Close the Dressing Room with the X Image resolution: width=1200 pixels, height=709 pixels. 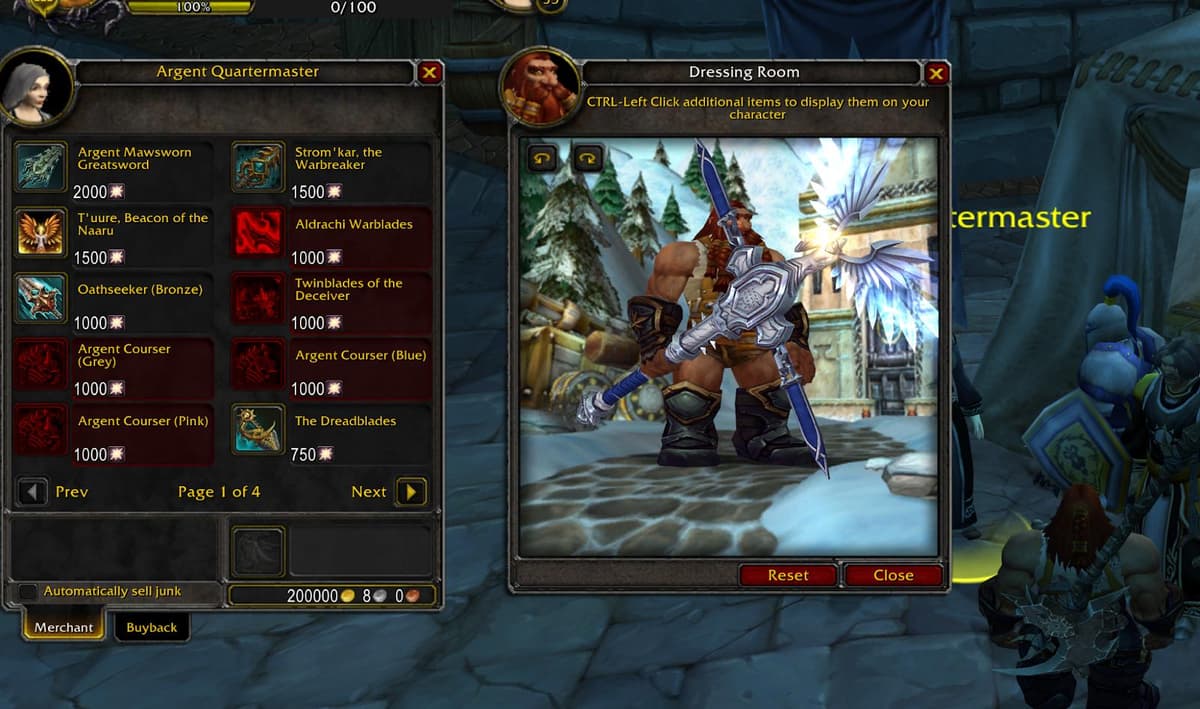click(x=936, y=73)
